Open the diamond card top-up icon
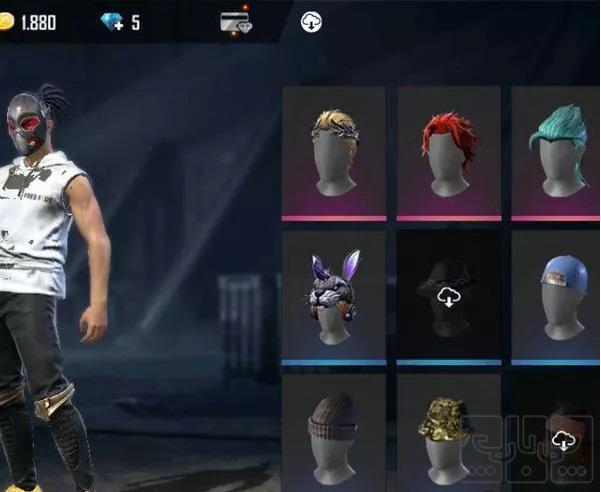 point(236,22)
